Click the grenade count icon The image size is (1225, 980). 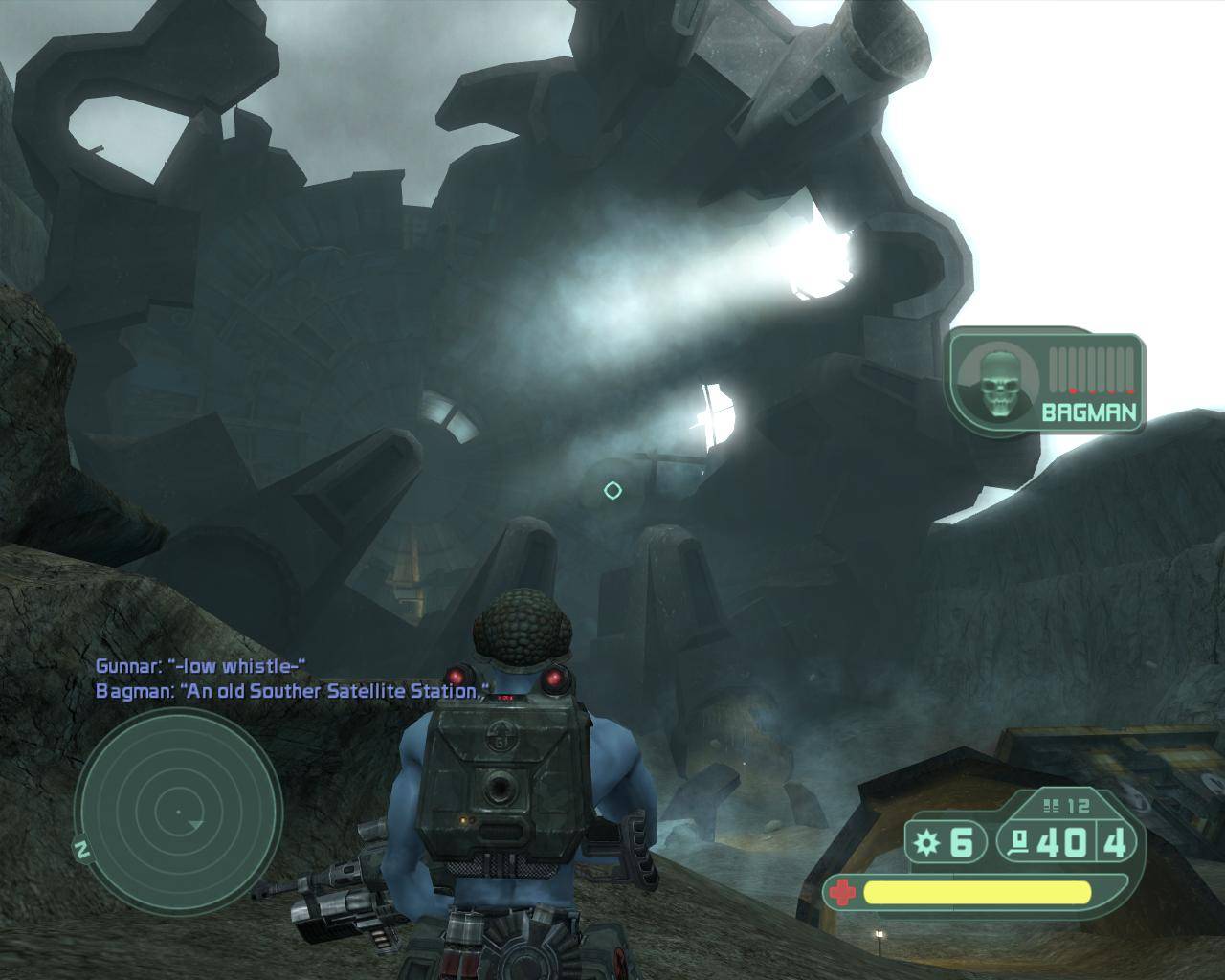[x=924, y=842]
